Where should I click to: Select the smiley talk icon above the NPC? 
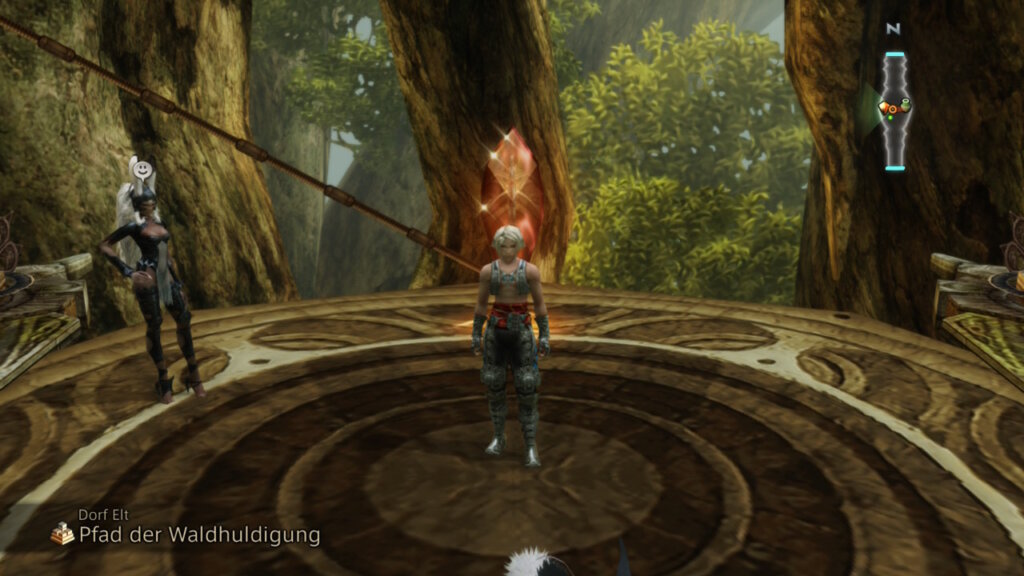(146, 168)
